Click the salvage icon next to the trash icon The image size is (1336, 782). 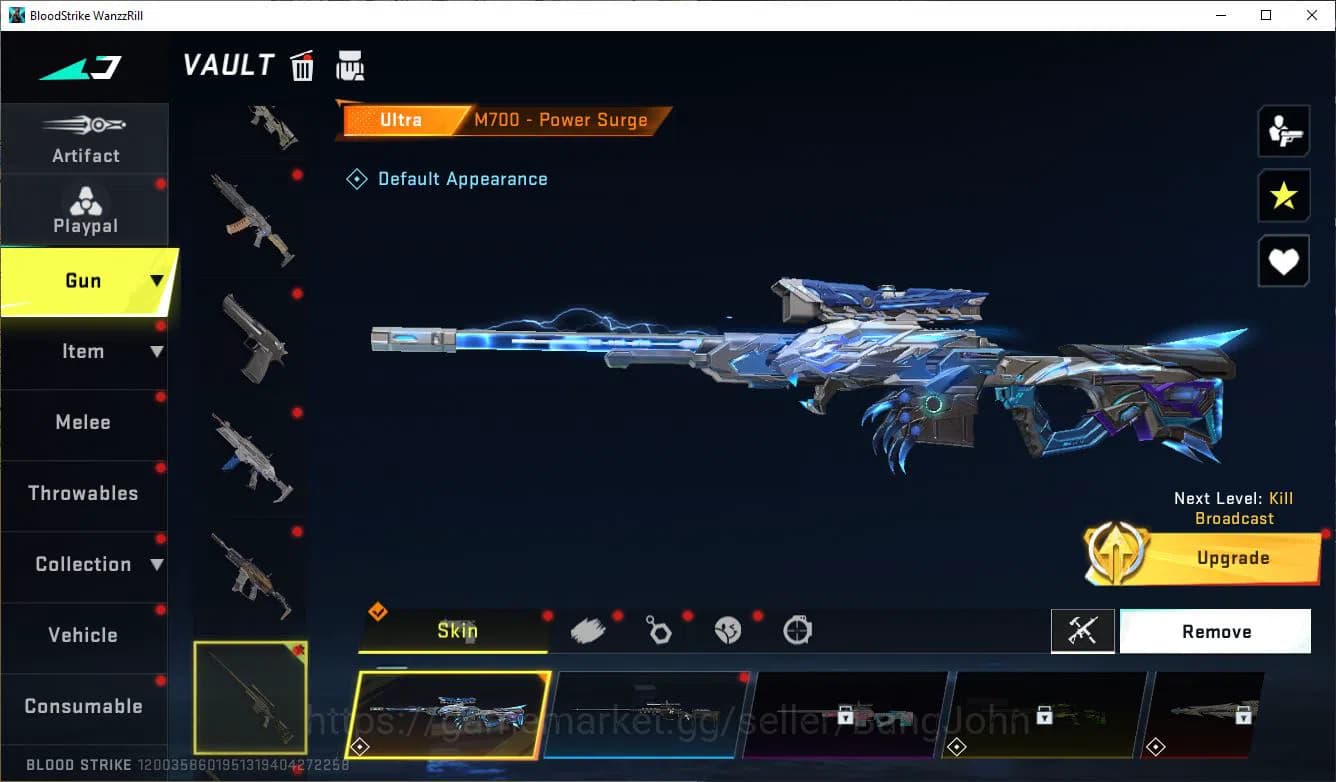pos(350,65)
